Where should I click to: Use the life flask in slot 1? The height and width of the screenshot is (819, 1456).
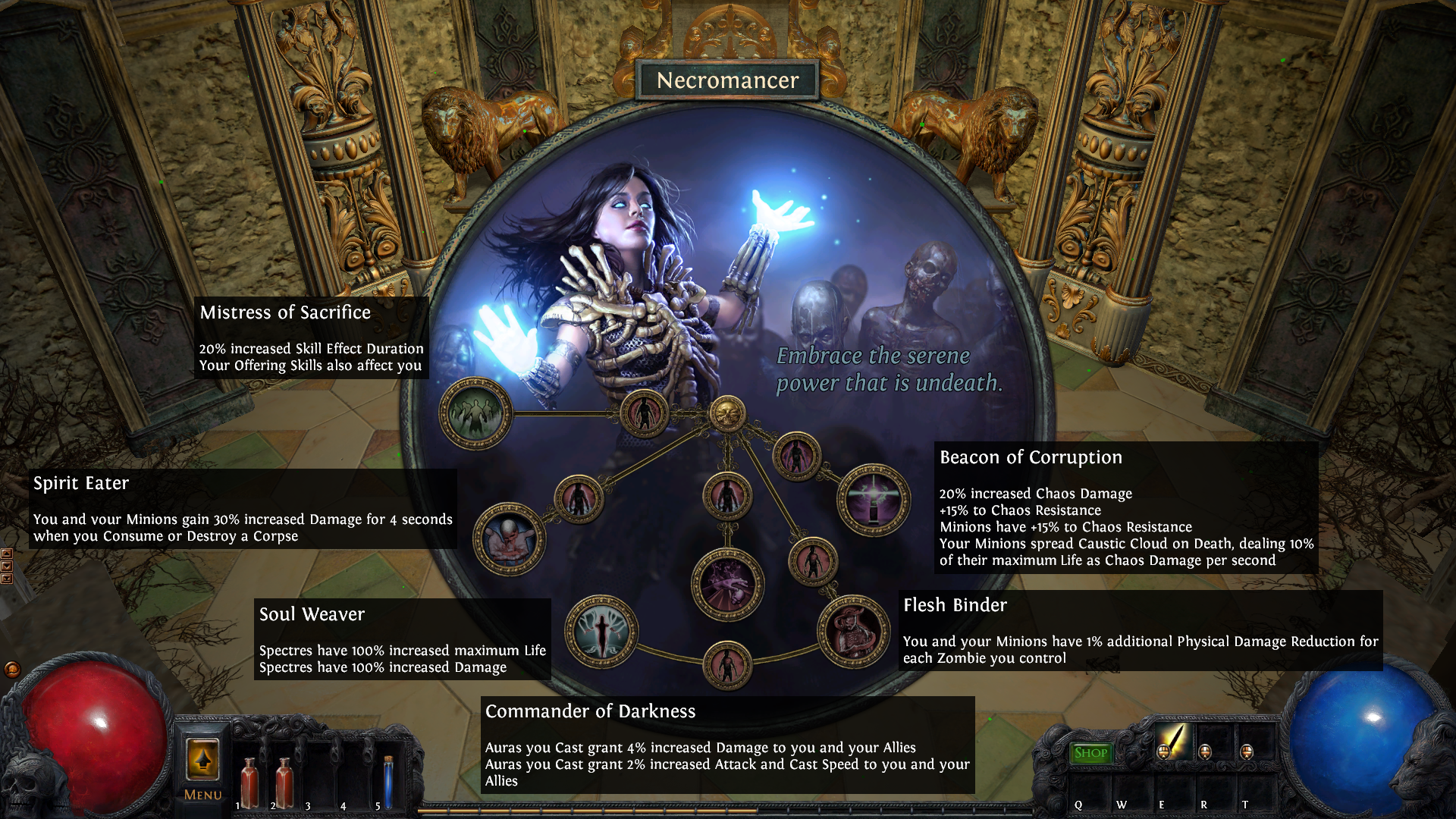tap(249, 782)
